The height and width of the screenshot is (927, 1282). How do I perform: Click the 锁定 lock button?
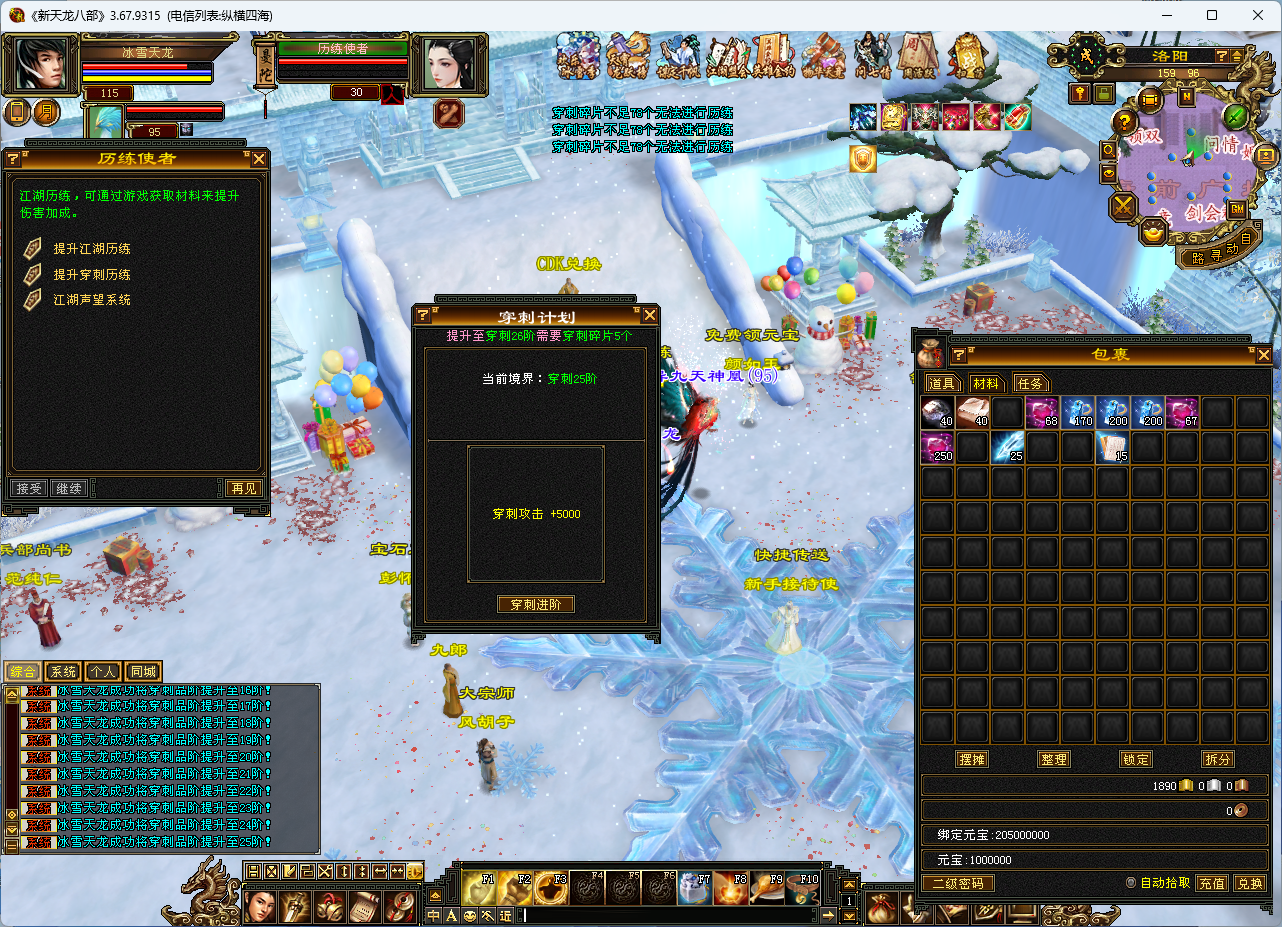pyautogui.click(x=1136, y=759)
